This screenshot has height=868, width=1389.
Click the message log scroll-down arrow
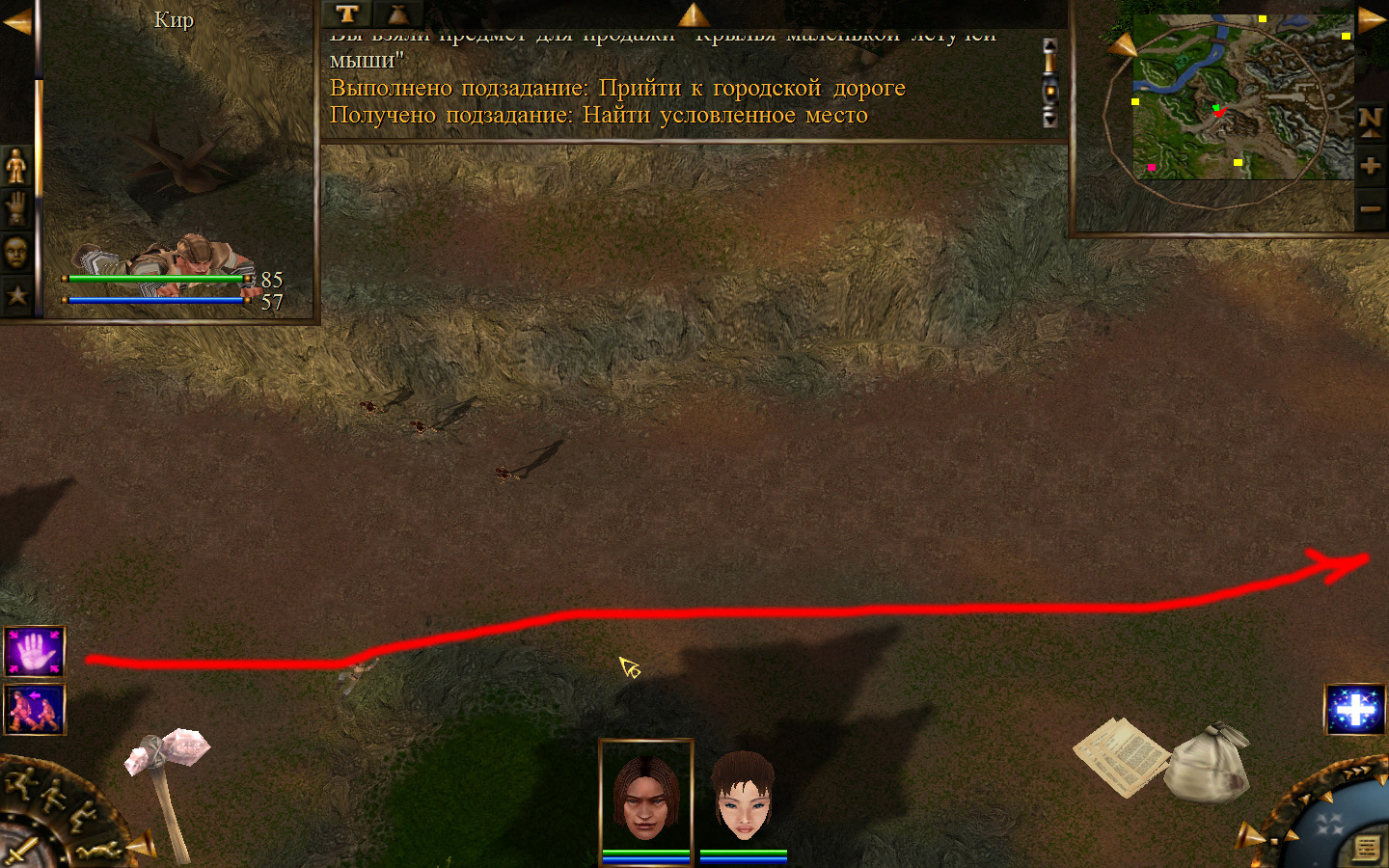1050,119
